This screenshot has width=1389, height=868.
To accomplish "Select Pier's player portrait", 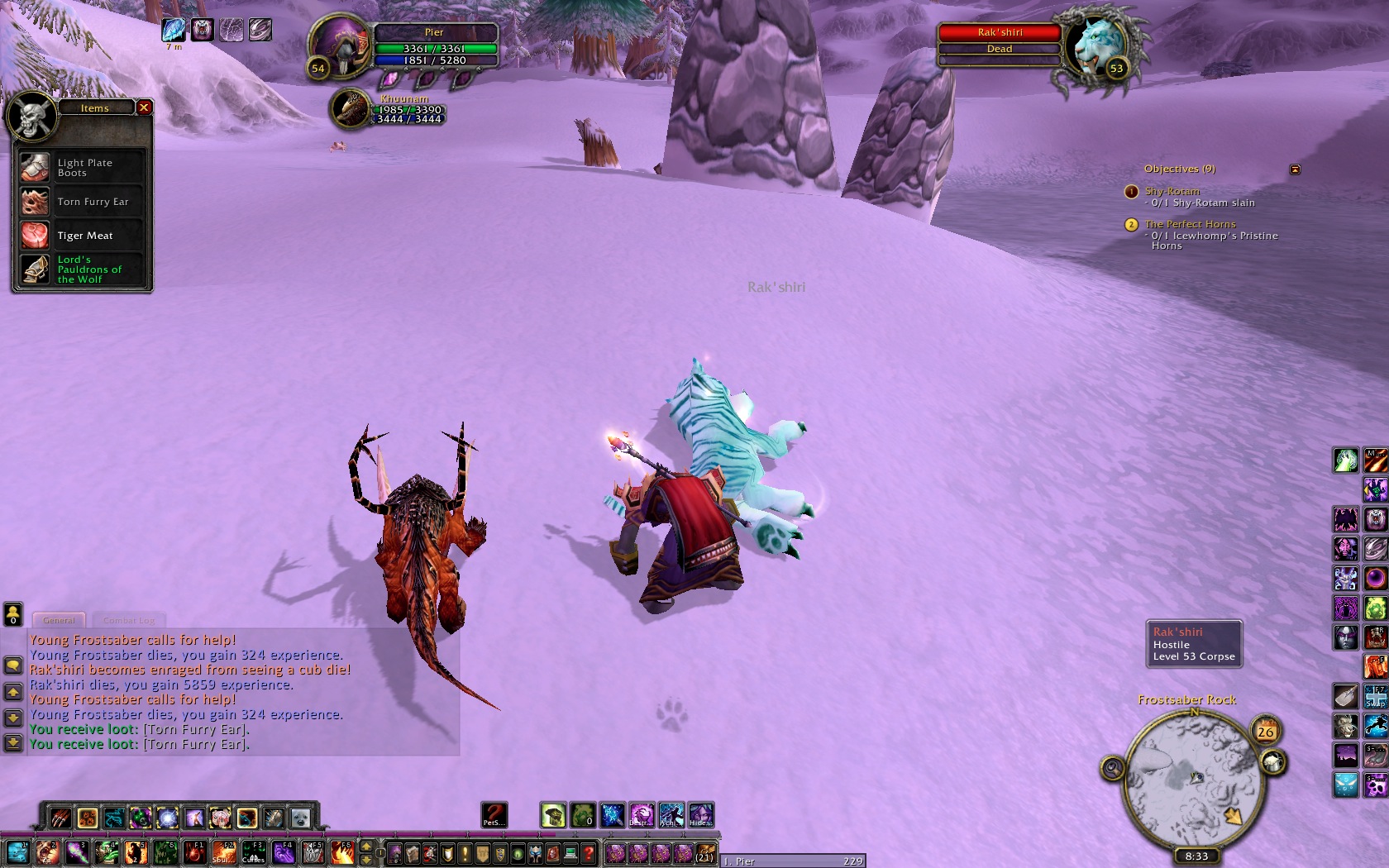I will [341, 46].
